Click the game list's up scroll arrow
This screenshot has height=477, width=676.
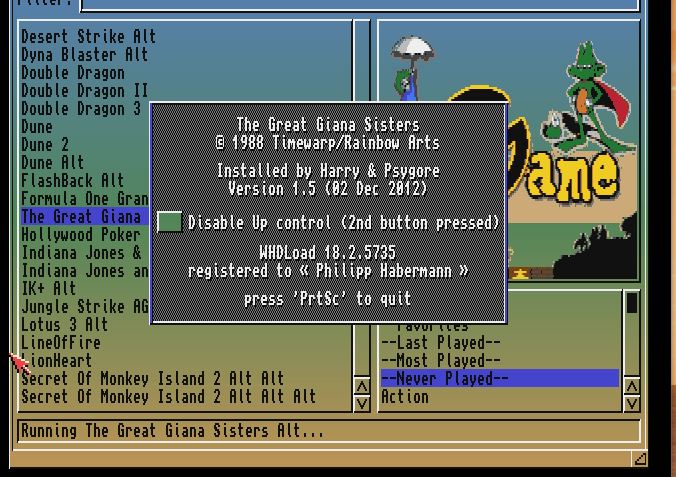(362, 386)
